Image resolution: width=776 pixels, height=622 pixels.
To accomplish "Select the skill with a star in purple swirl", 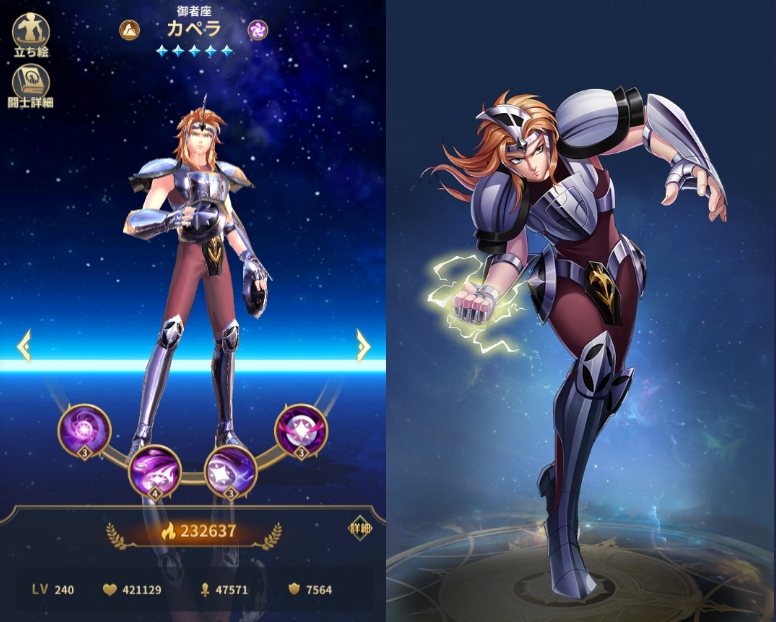I will click(230, 471).
